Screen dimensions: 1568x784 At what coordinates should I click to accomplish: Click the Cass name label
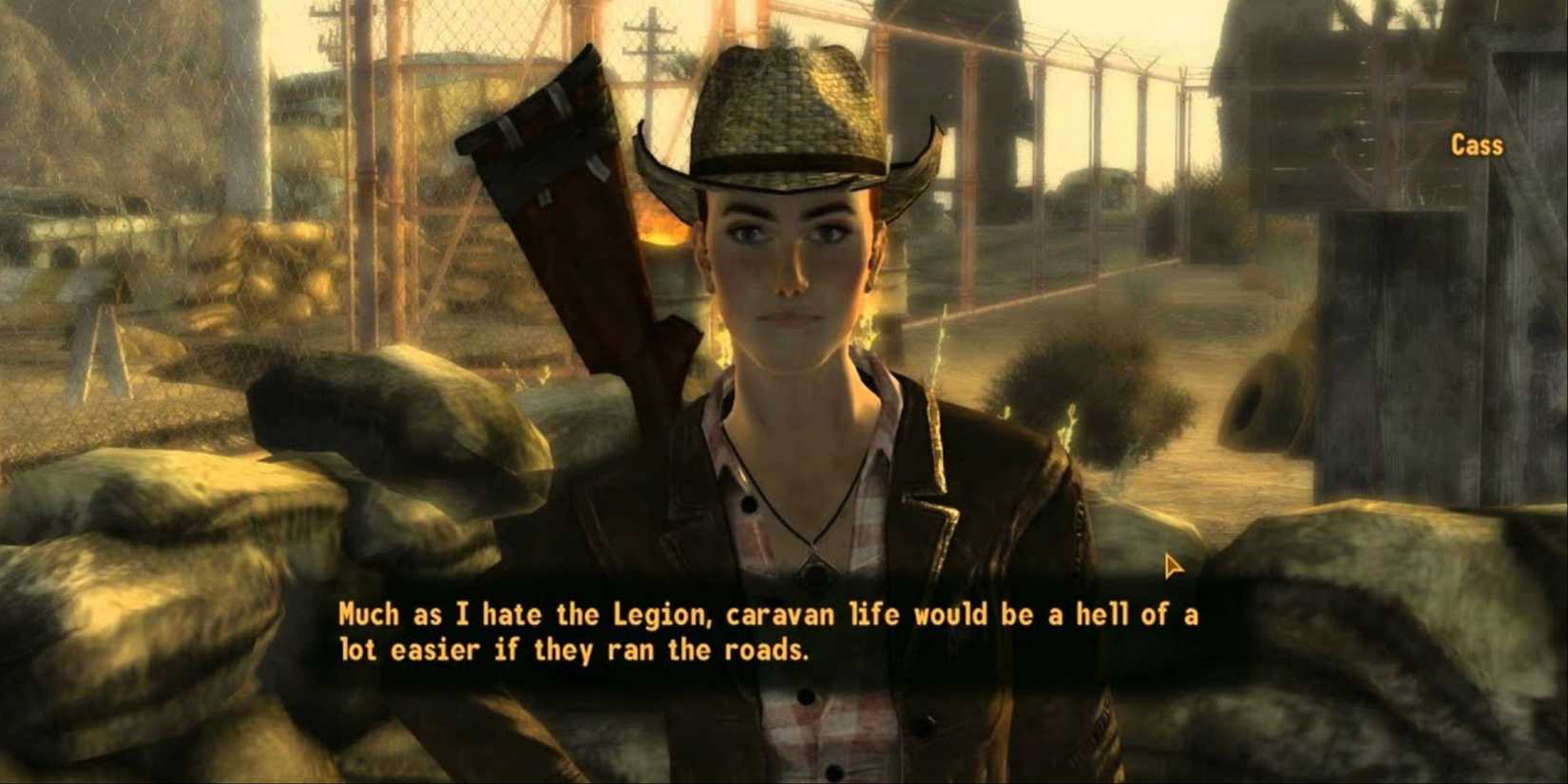pyautogui.click(x=1477, y=145)
